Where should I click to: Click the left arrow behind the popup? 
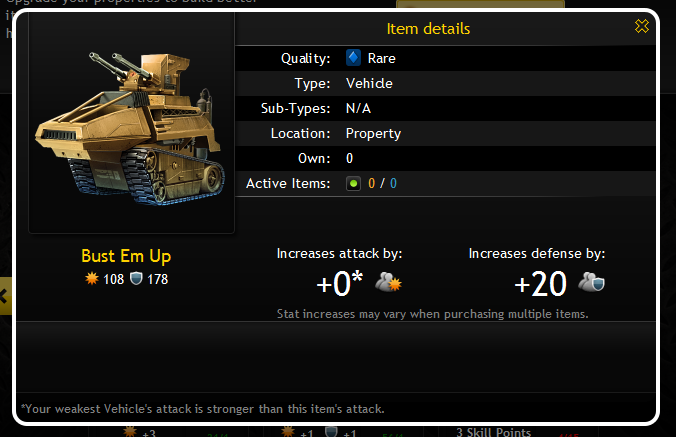(5, 296)
